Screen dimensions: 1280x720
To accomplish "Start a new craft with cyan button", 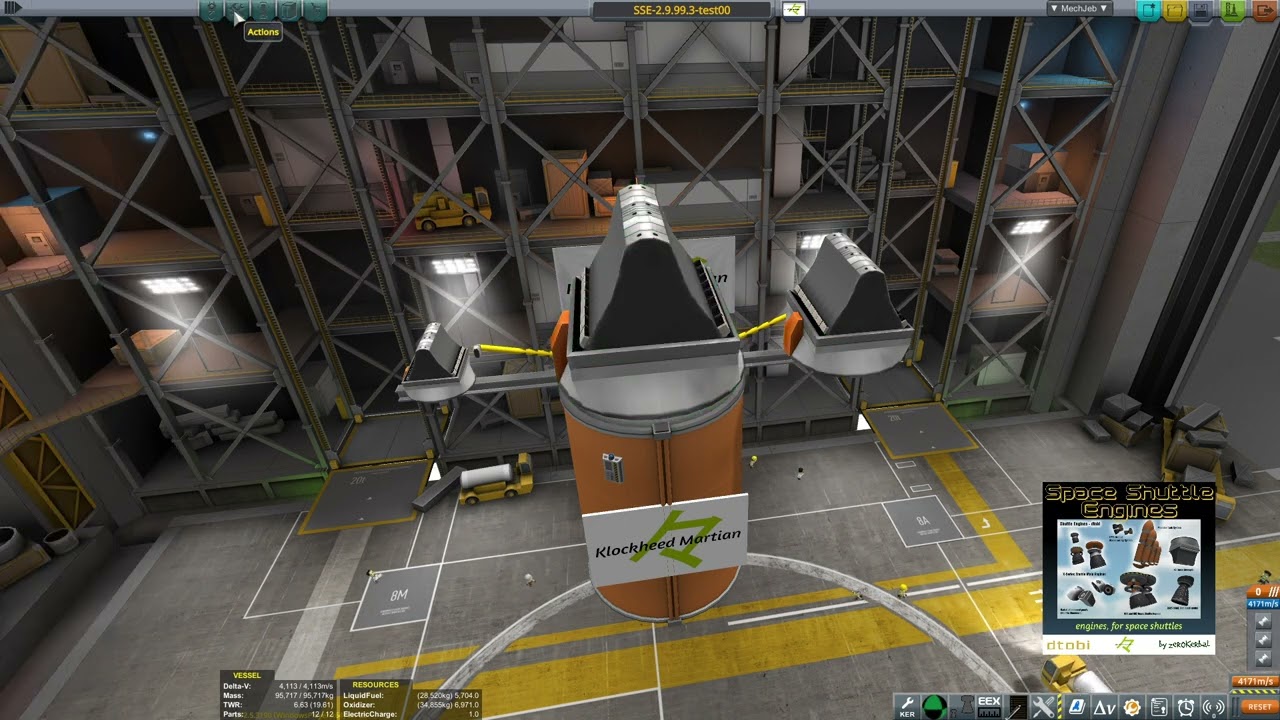I will click(1148, 10).
